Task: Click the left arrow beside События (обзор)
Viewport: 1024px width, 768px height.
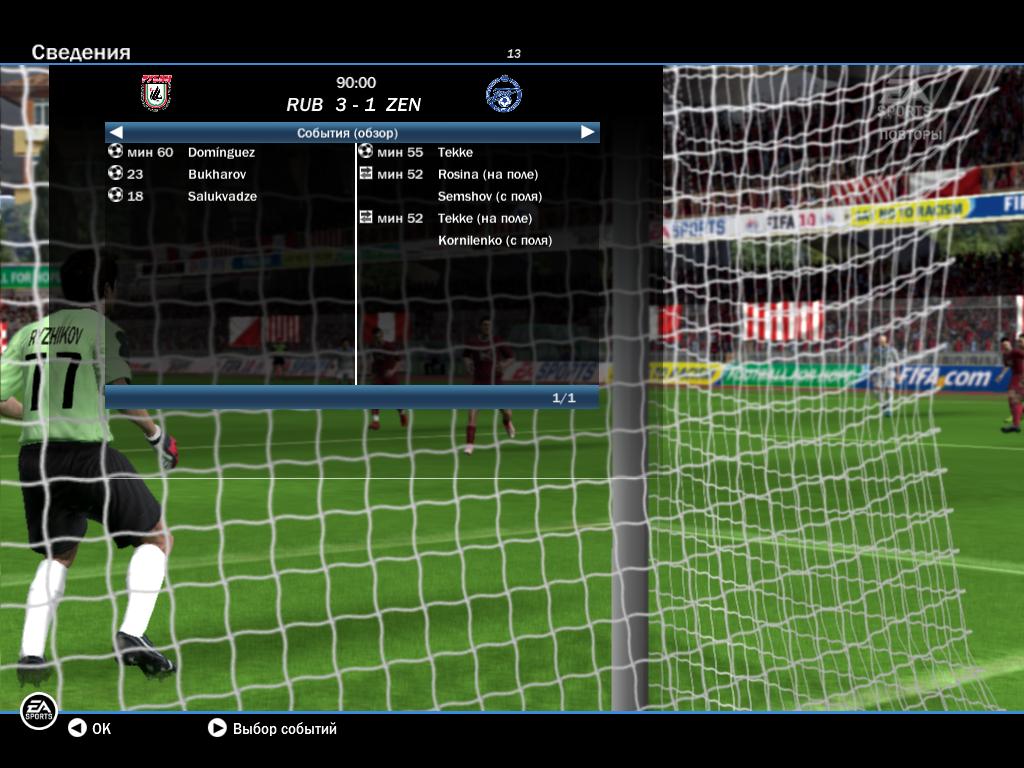Action: point(116,132)
